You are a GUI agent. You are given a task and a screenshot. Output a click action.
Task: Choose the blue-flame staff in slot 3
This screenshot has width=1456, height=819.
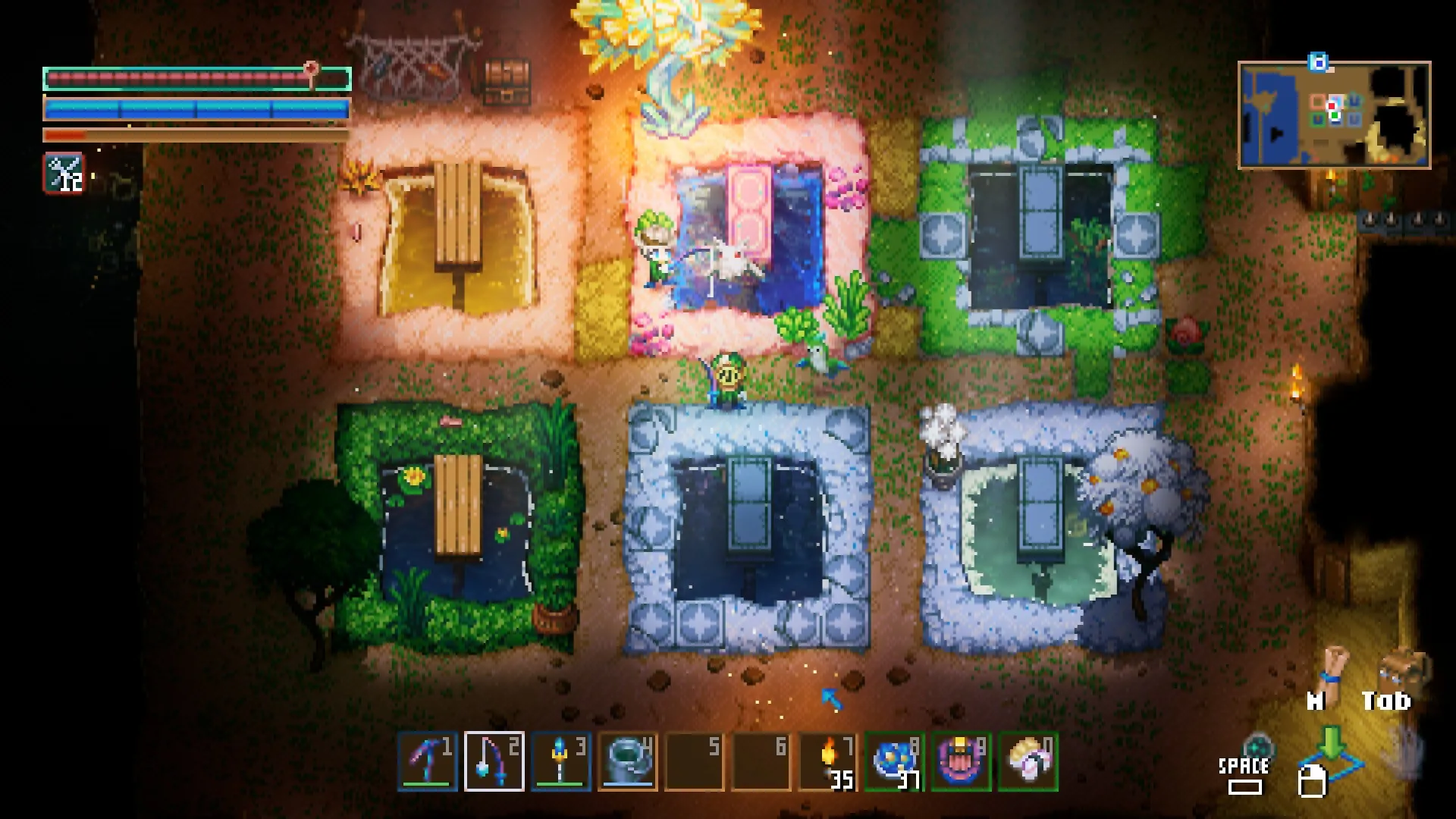click(560, 761)
